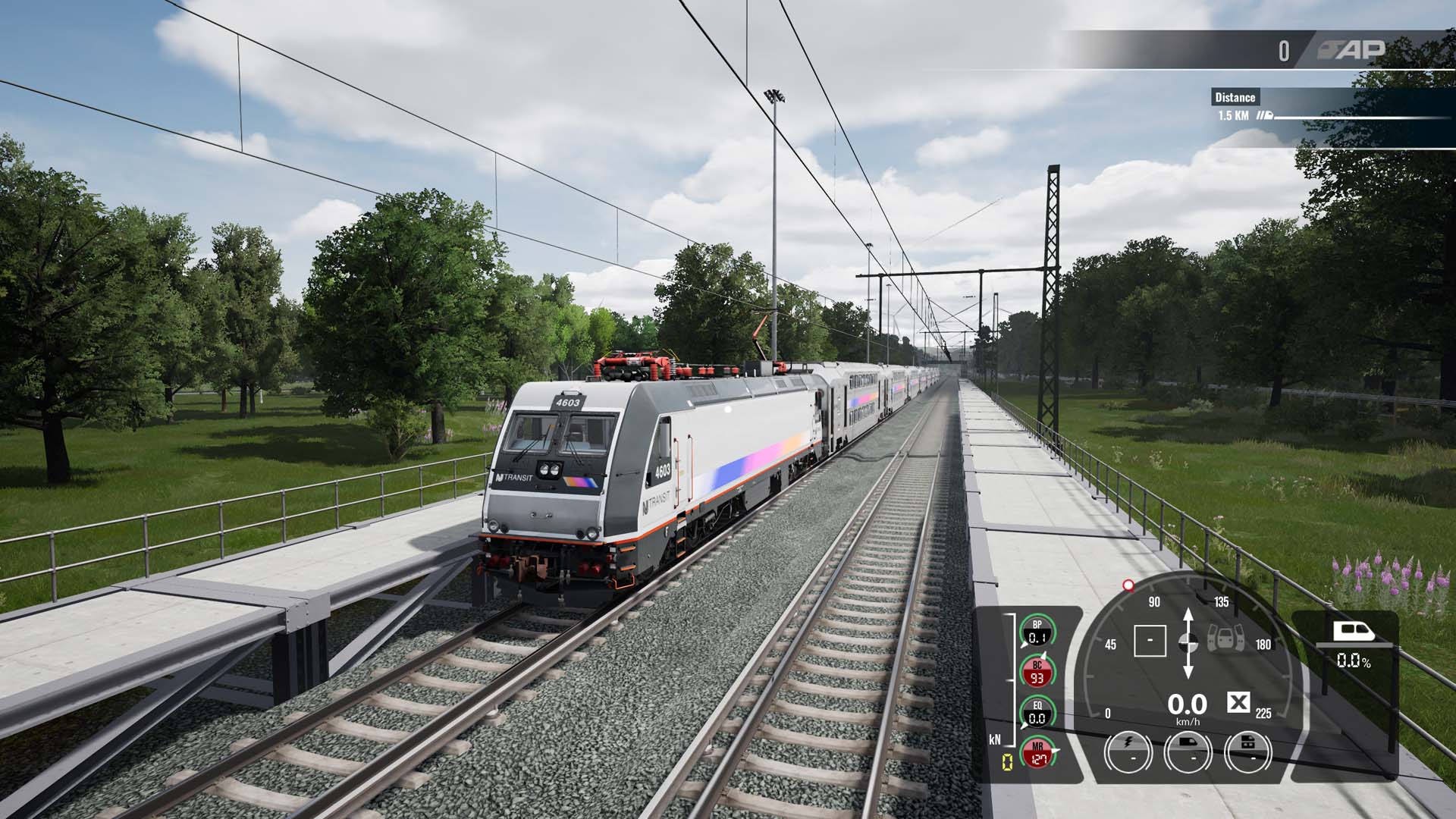
Task: Click the train brake dial with carriage icon
Action: (1247, 752)
